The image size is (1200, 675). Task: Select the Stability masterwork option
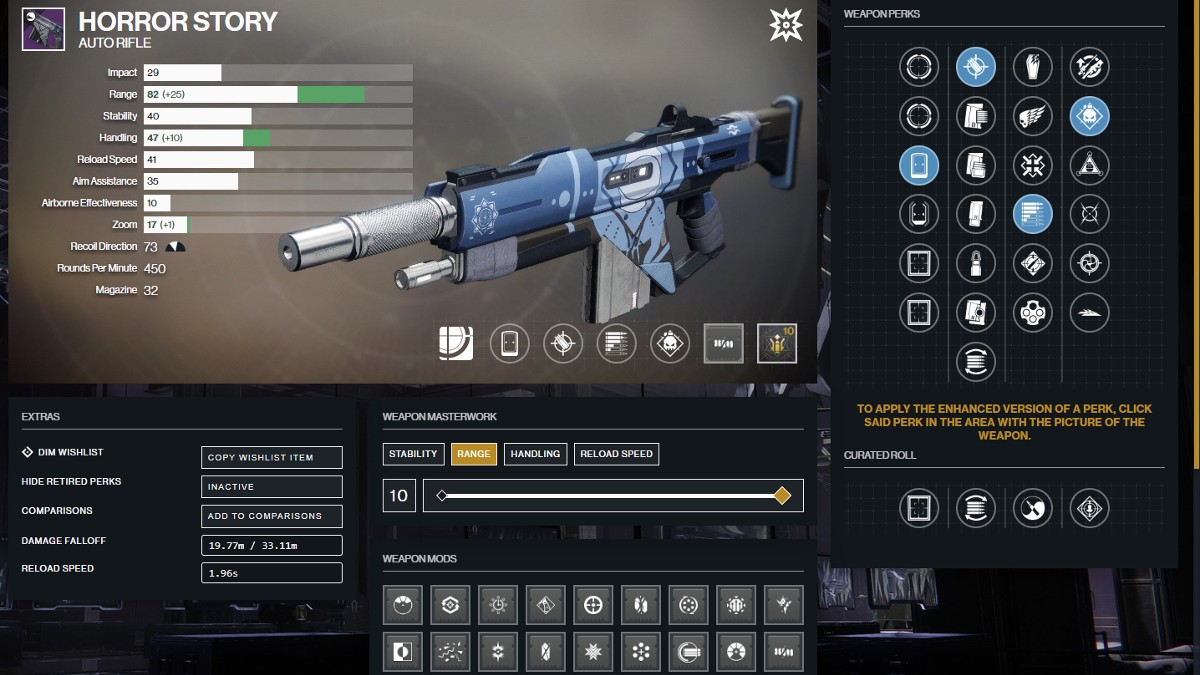(413, 454)
